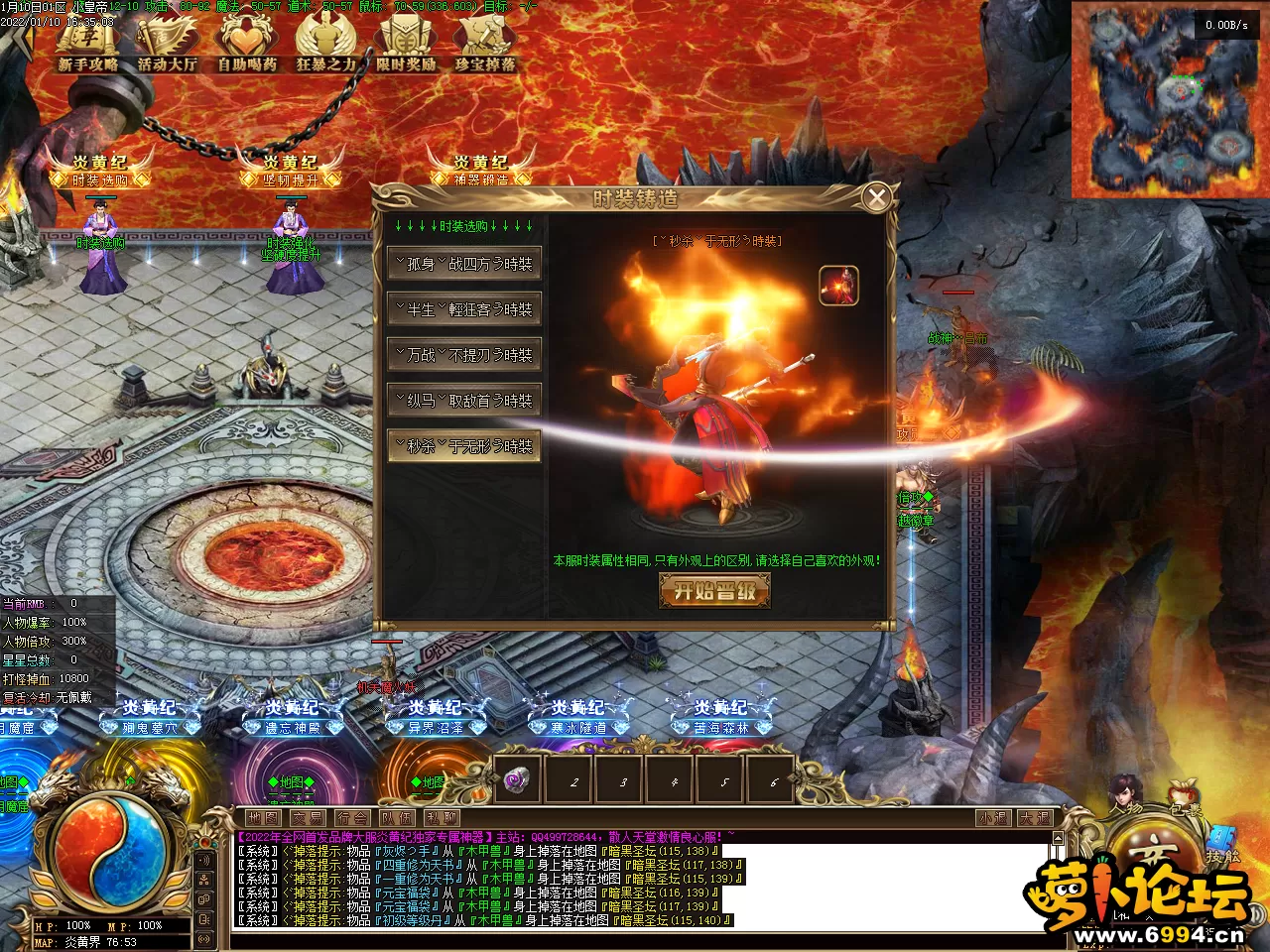Open 新手攻略 beginner guide
Screen dimensions: 1270x952
click(x=87, y=46)
